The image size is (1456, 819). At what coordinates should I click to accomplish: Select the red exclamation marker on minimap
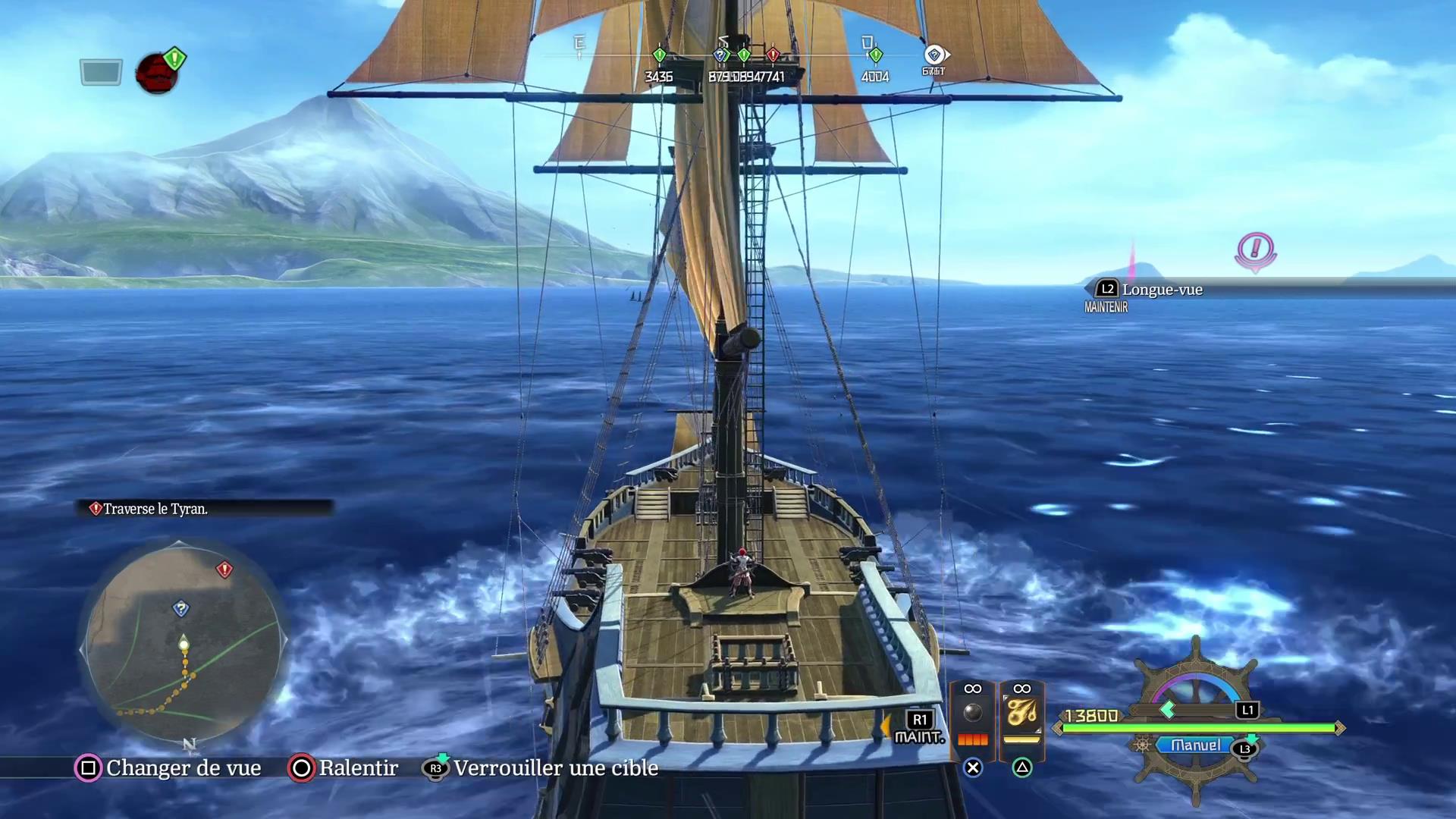[224, 569]
